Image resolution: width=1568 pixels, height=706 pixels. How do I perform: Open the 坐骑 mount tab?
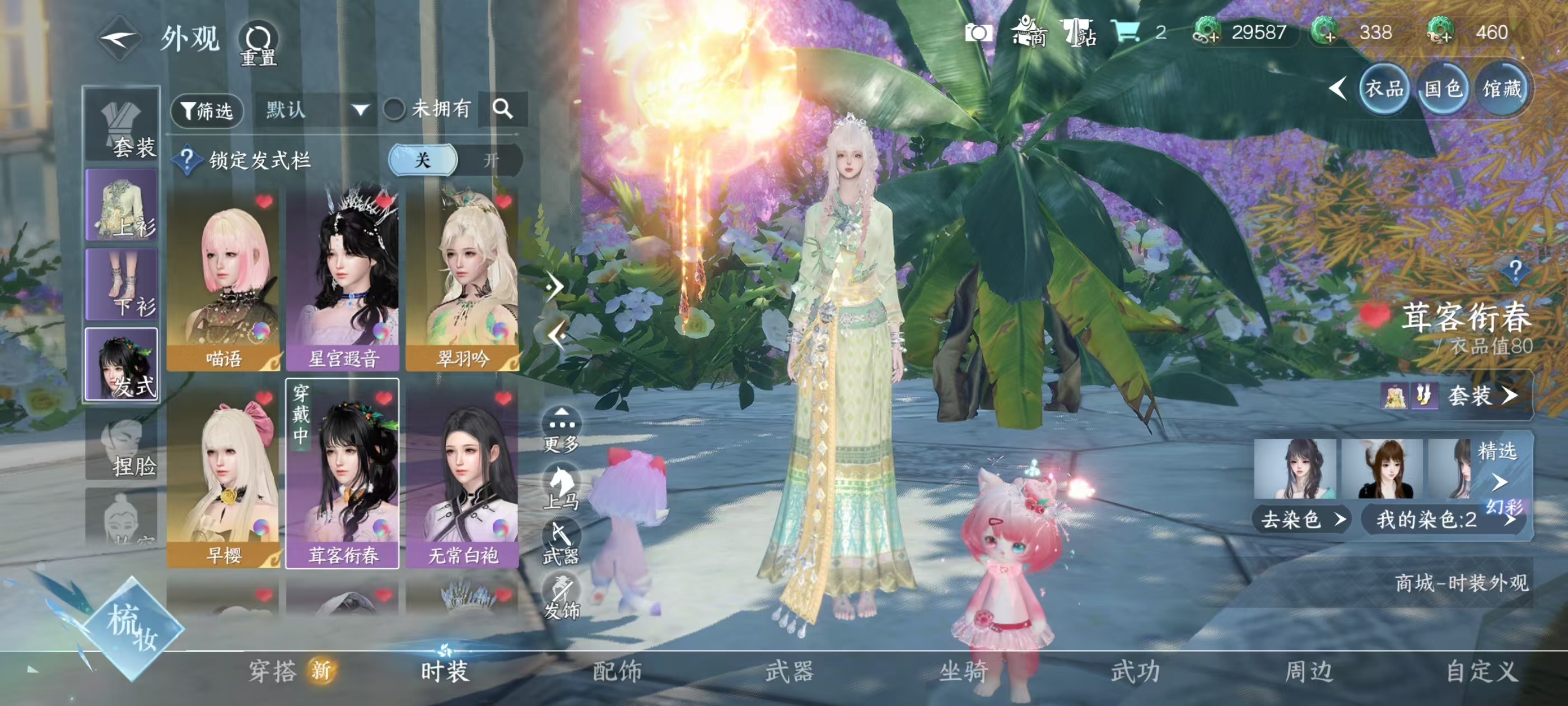click(963, 671)
